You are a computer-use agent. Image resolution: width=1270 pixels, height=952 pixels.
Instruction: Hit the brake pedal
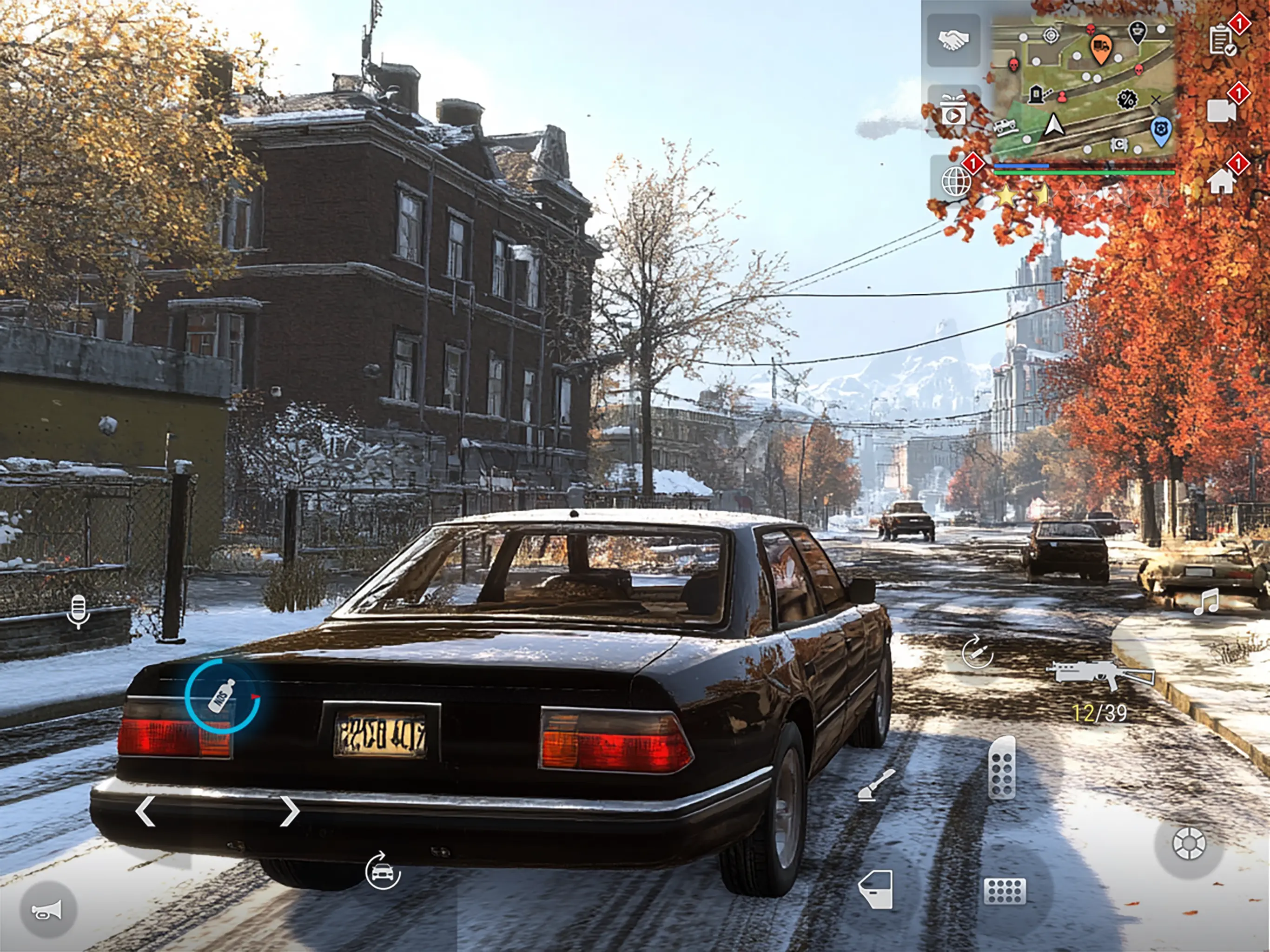tap(1005, 891)
